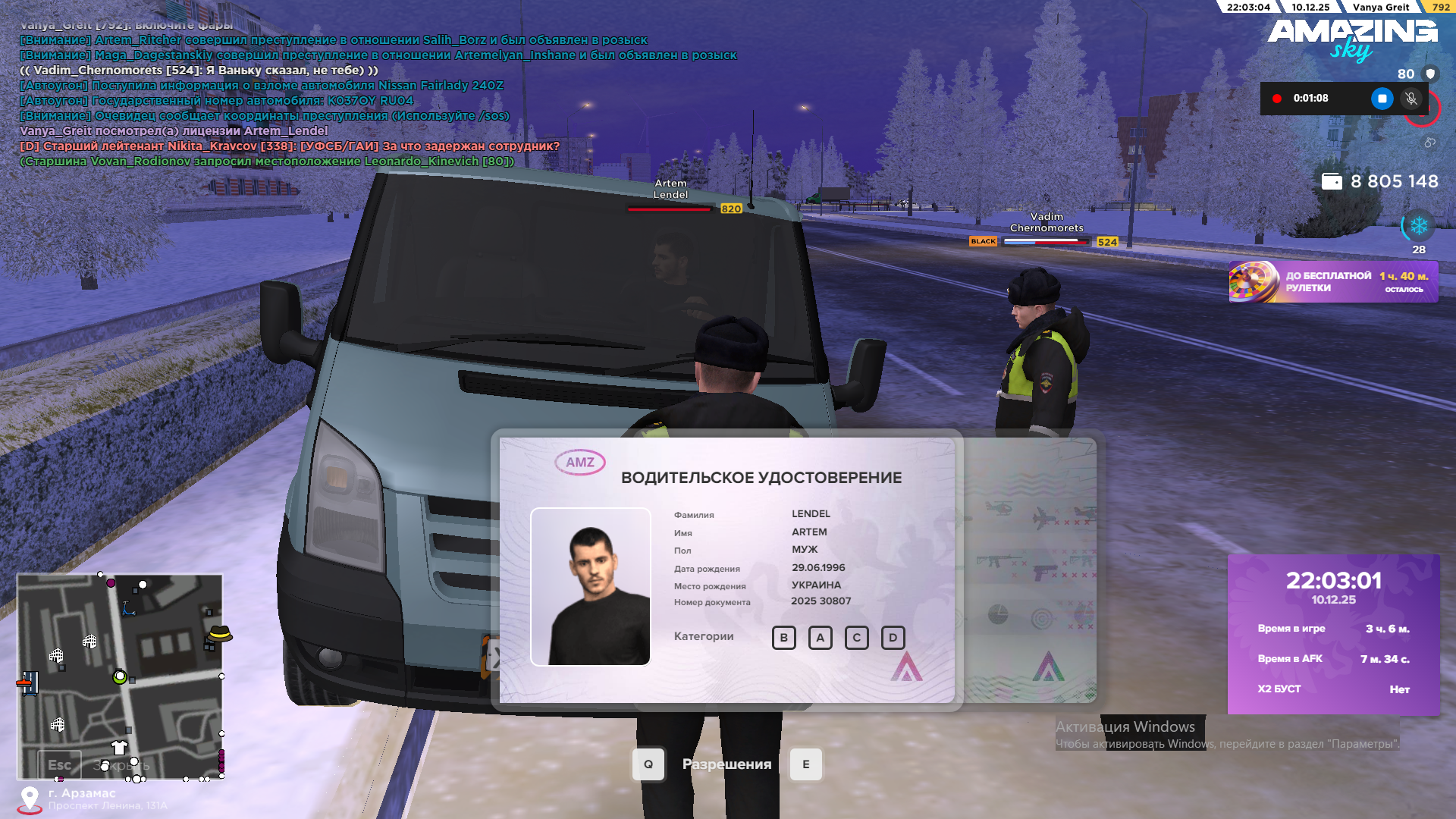Select license category B
1456x819 pixels.
point(784,638)
